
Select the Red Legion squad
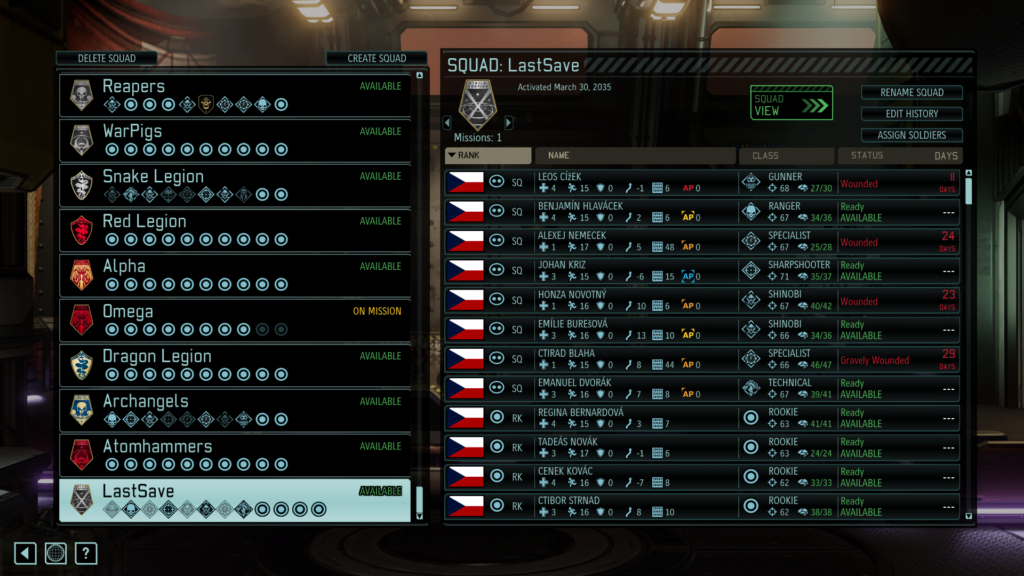235,230
